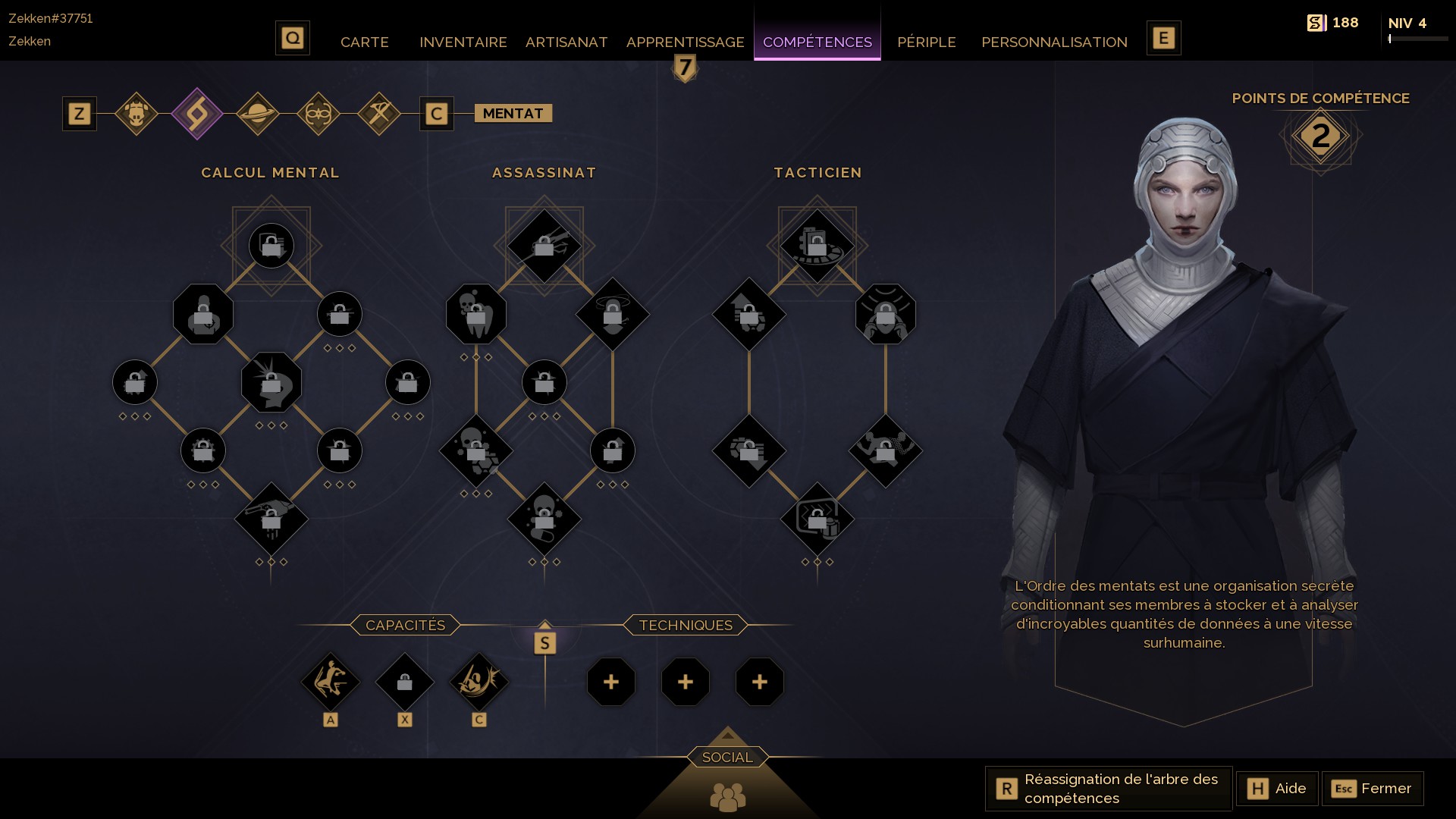
Task: Switch to the PERSONNALISATION tab
Action: pyautogui.click(x=1053, y=42)
